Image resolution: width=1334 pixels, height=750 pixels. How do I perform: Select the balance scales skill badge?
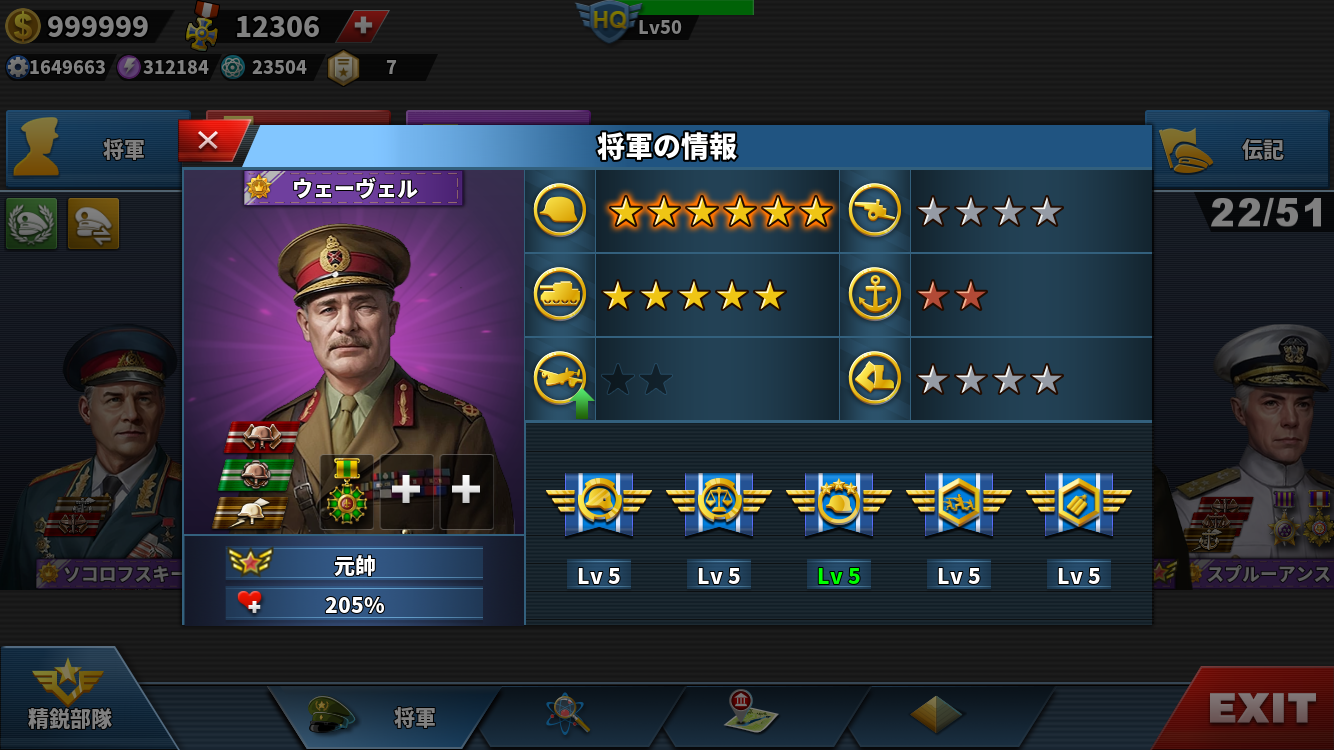719,500
